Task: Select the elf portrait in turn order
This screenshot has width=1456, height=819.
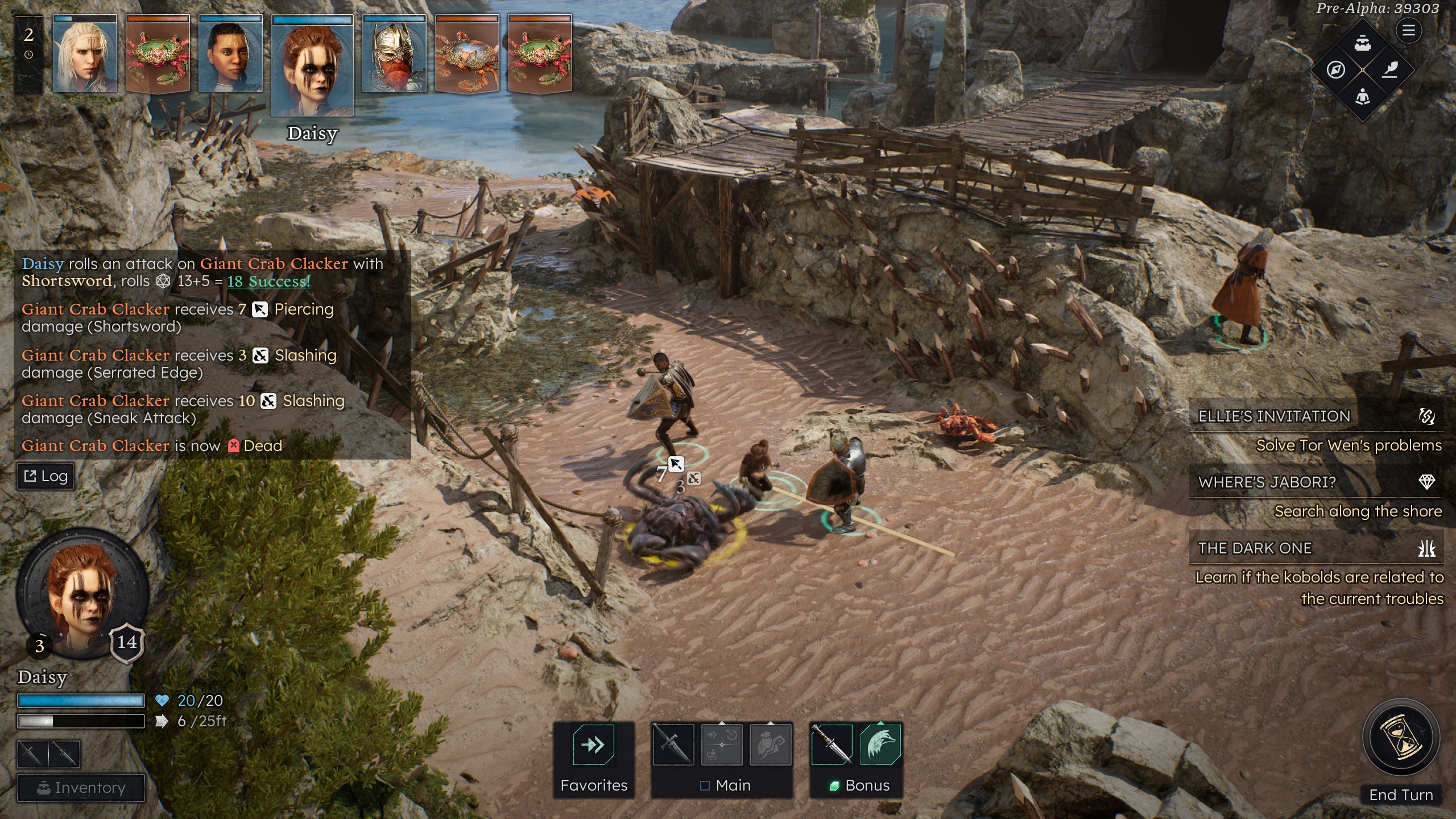Action: tap(85, 55)
